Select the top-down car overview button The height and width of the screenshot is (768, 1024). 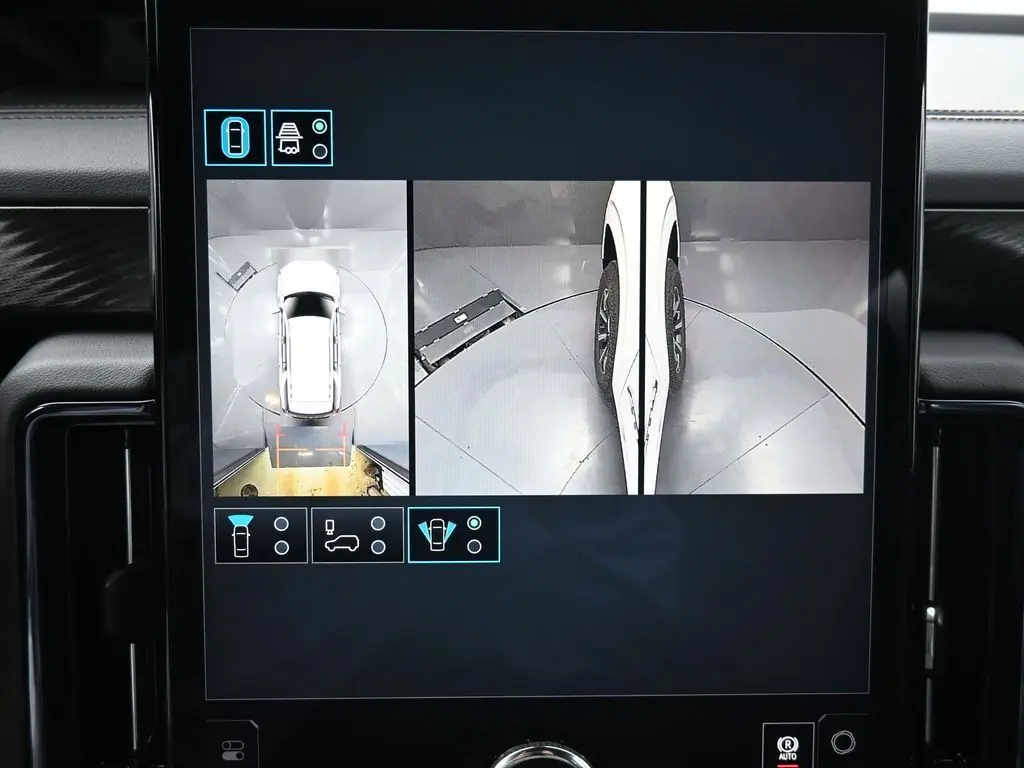point(235,137)
